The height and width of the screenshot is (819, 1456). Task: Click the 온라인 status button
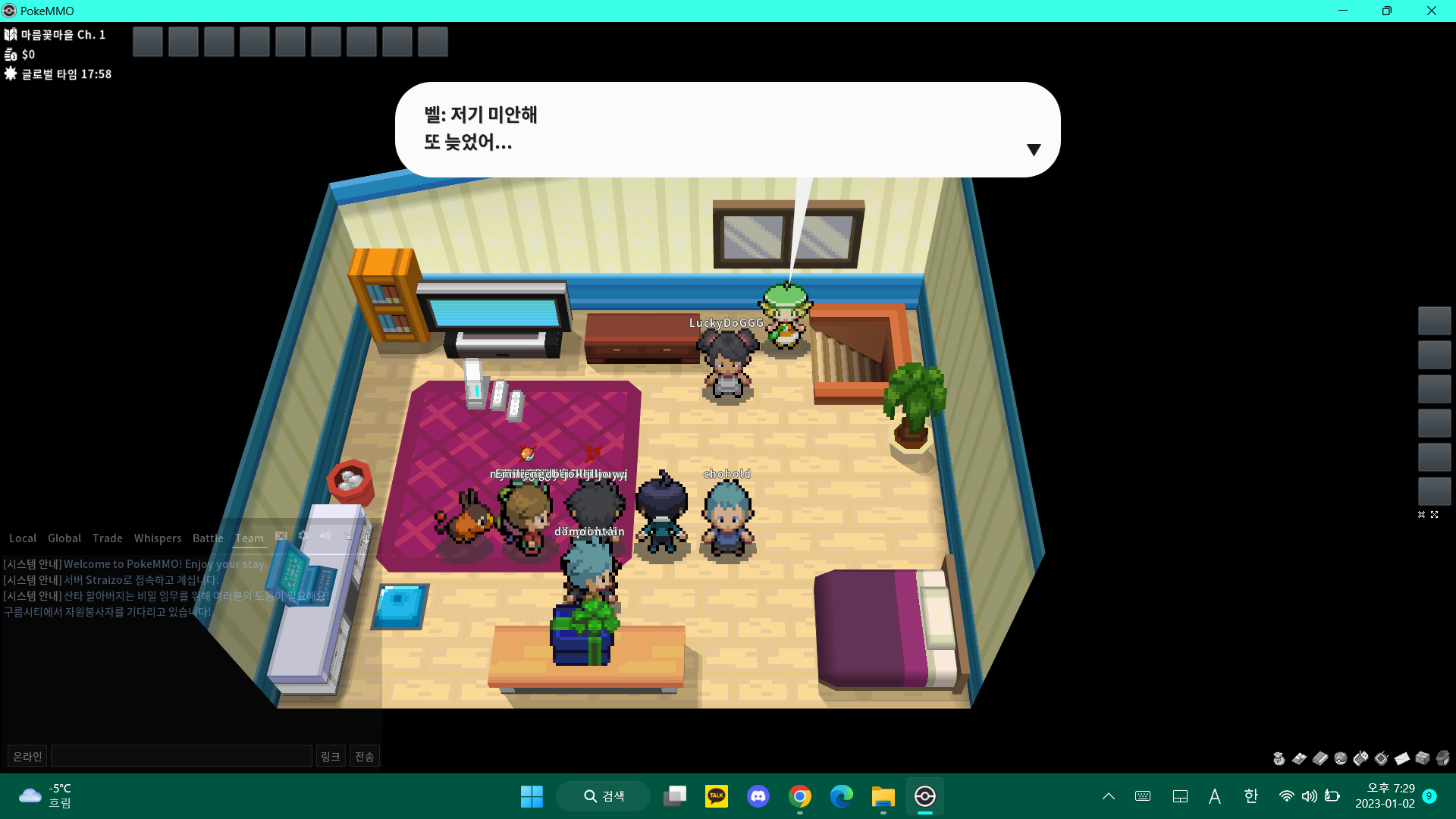tap(27, 756)
